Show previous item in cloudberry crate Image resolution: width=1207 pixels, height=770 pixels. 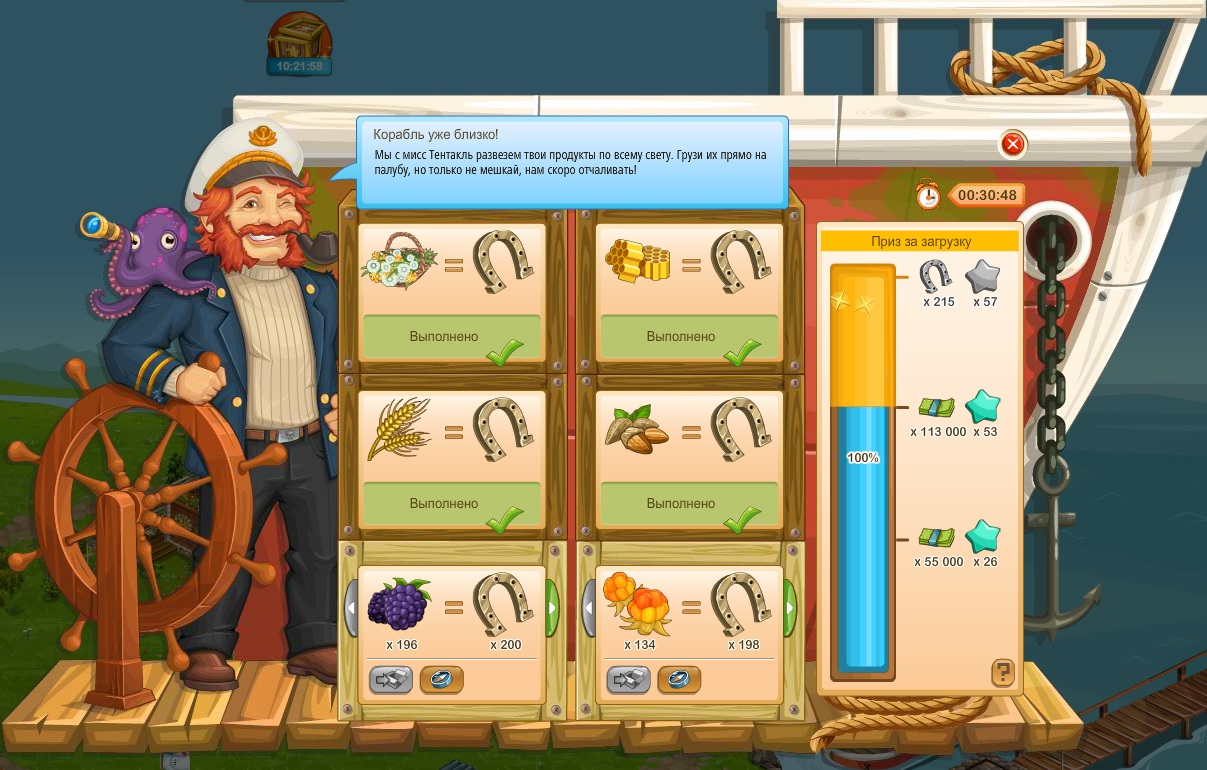589,605
